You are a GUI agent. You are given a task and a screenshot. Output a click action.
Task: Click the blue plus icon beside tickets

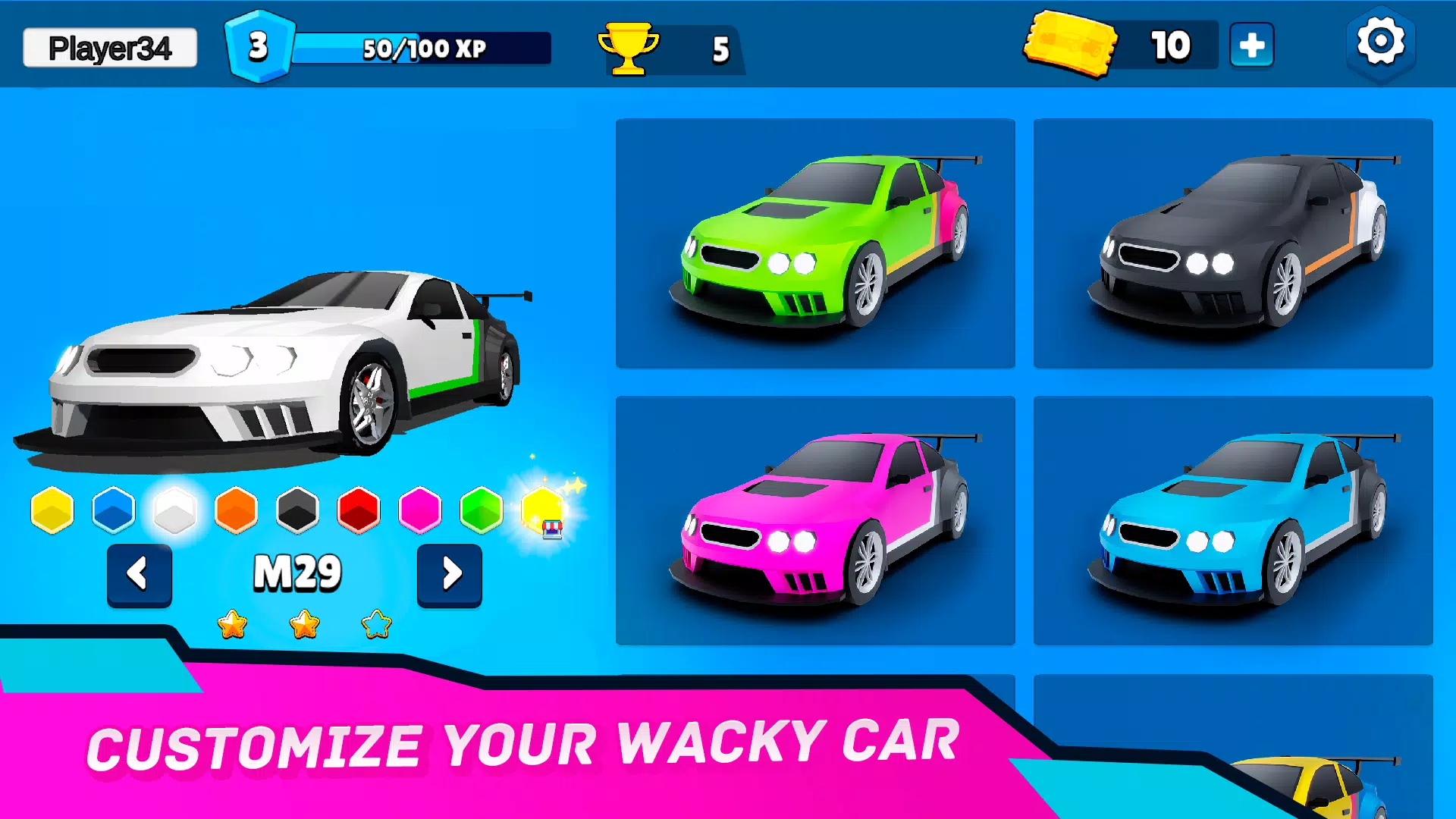[x=1251, y=45]
